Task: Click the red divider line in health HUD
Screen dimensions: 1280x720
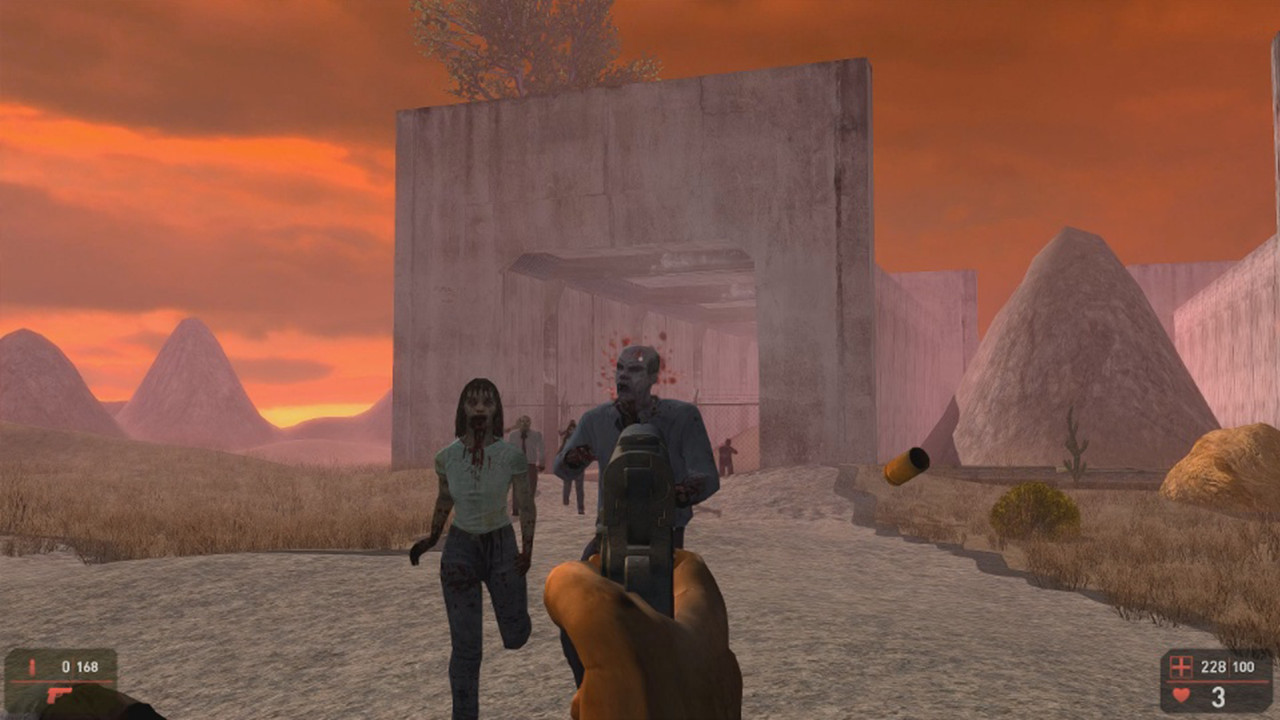Action: tap(1217, 682)
